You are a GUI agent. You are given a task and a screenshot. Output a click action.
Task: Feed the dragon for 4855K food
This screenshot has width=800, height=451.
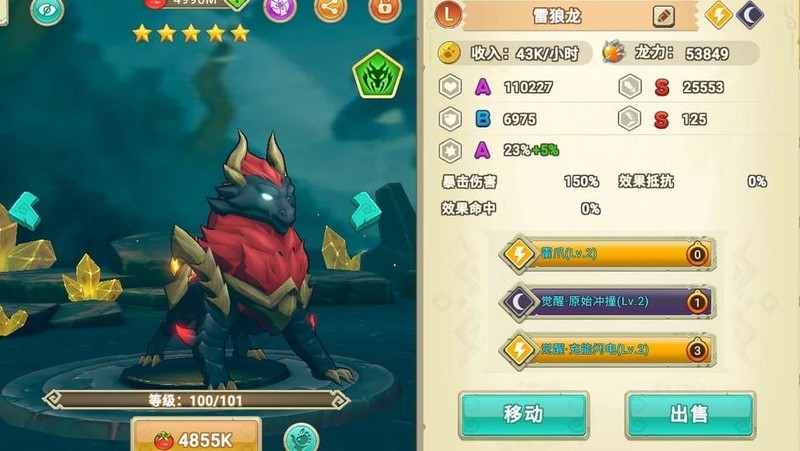(x=195, y=439)
